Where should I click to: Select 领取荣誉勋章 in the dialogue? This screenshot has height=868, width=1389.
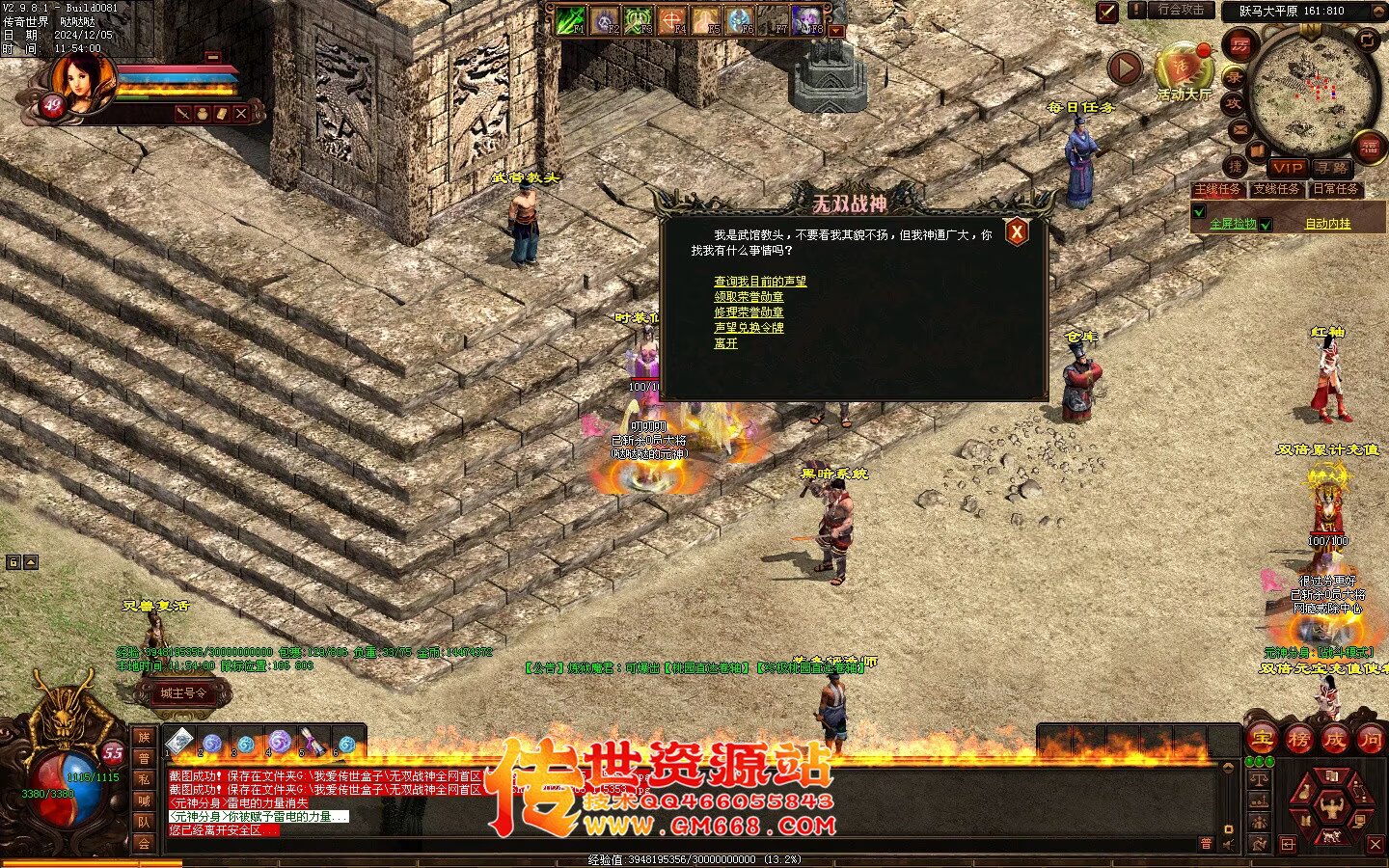point(749,297)
